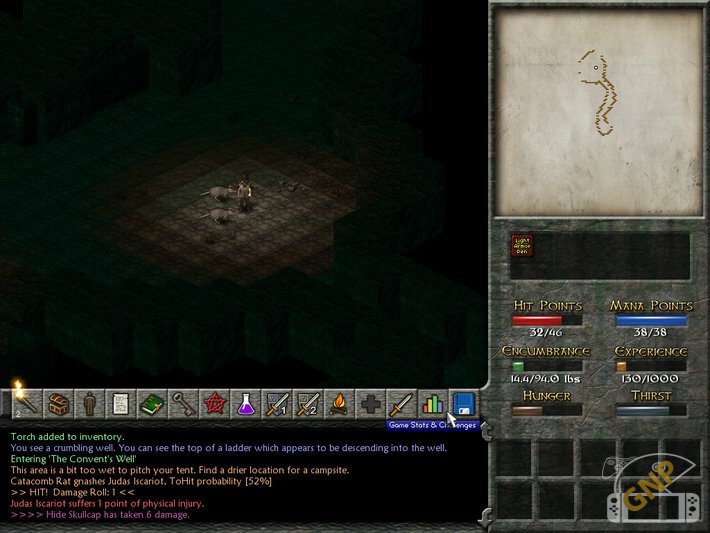The width and height of the screenshot is (710, 533).
Task: Open the quest parchment scroll
Action: [x=120, y=404]
